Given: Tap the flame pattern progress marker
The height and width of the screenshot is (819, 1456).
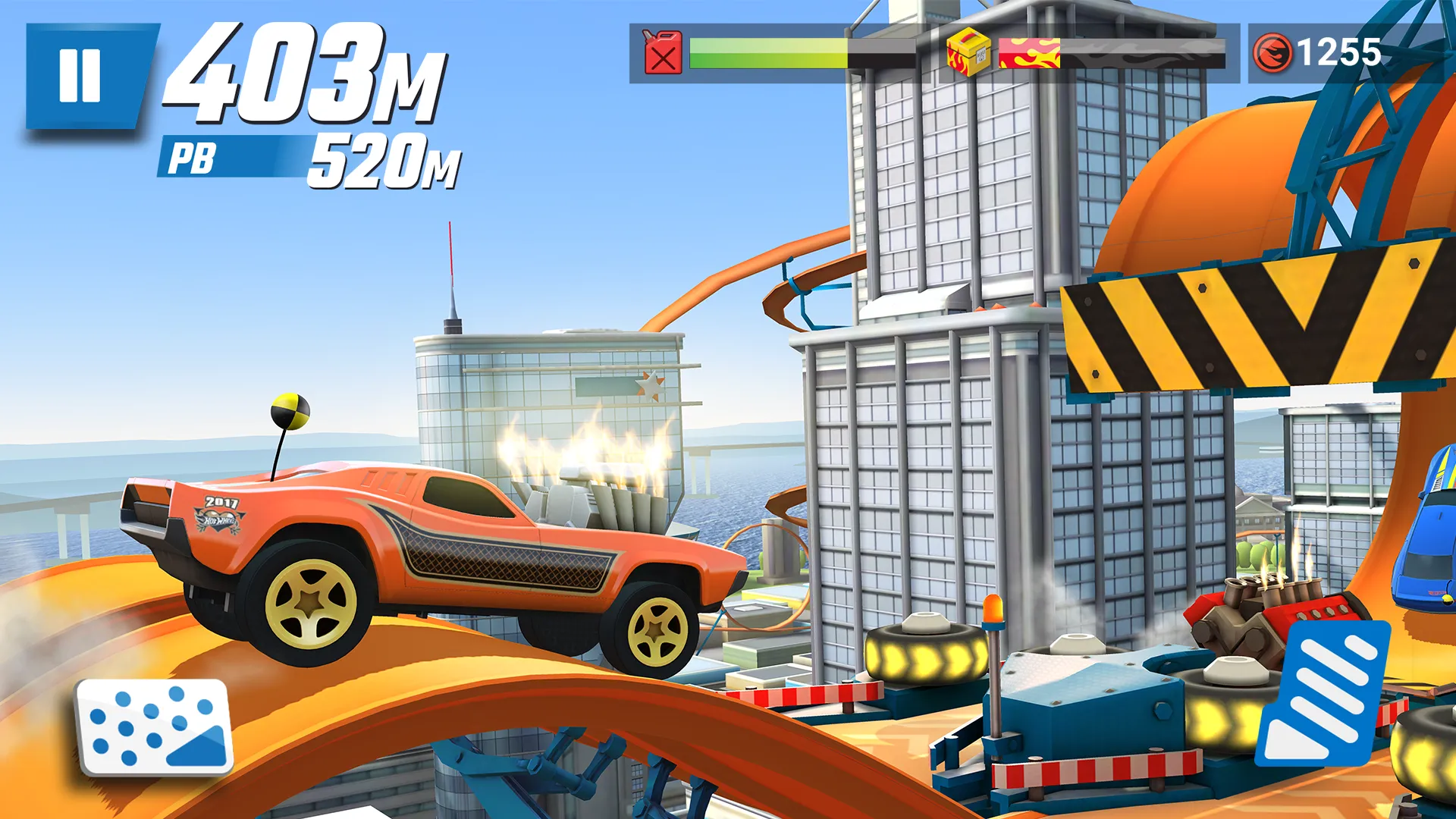Looking at the screenshot, I should (x=1028, y=53).
